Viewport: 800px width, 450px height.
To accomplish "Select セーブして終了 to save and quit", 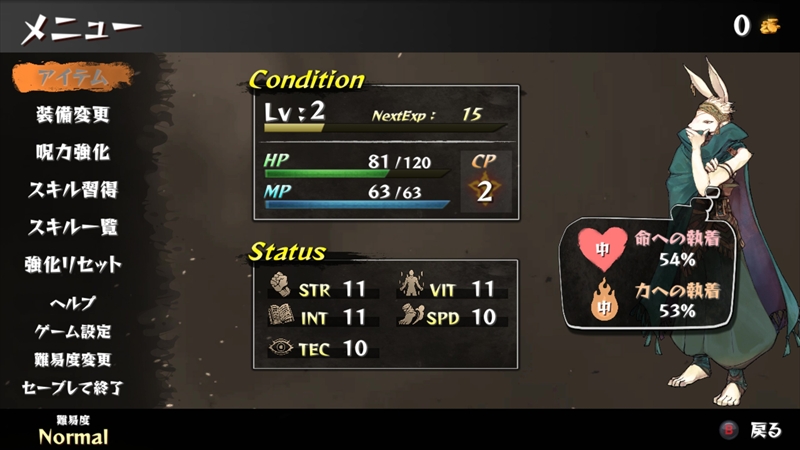I will pos(73,387).
